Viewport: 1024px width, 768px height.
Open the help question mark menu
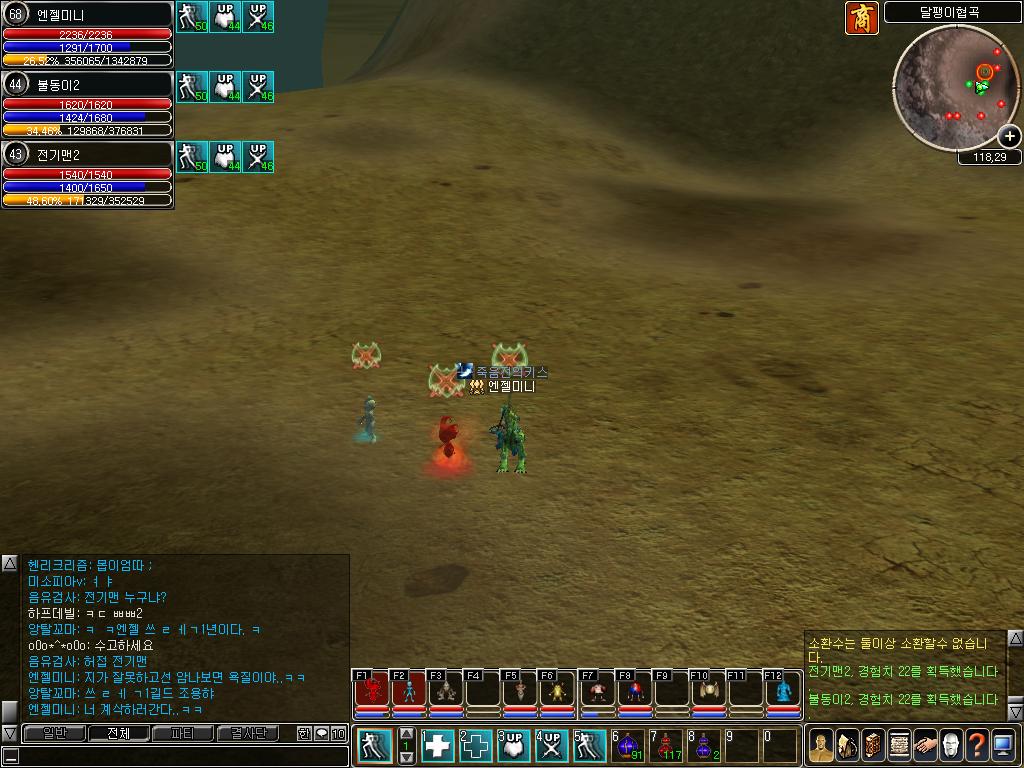click(977, 745)
